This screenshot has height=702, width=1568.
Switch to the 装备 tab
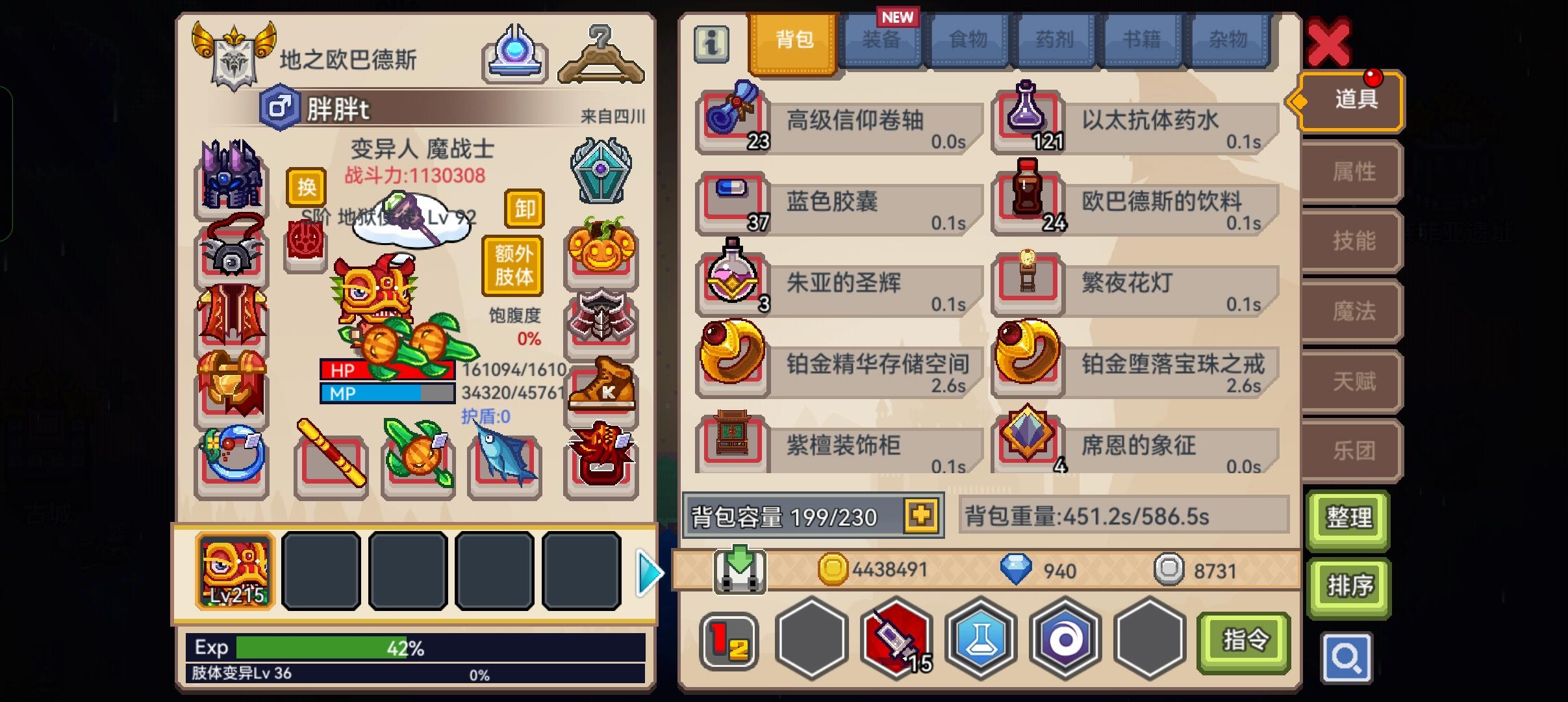(x=882, y=40)
